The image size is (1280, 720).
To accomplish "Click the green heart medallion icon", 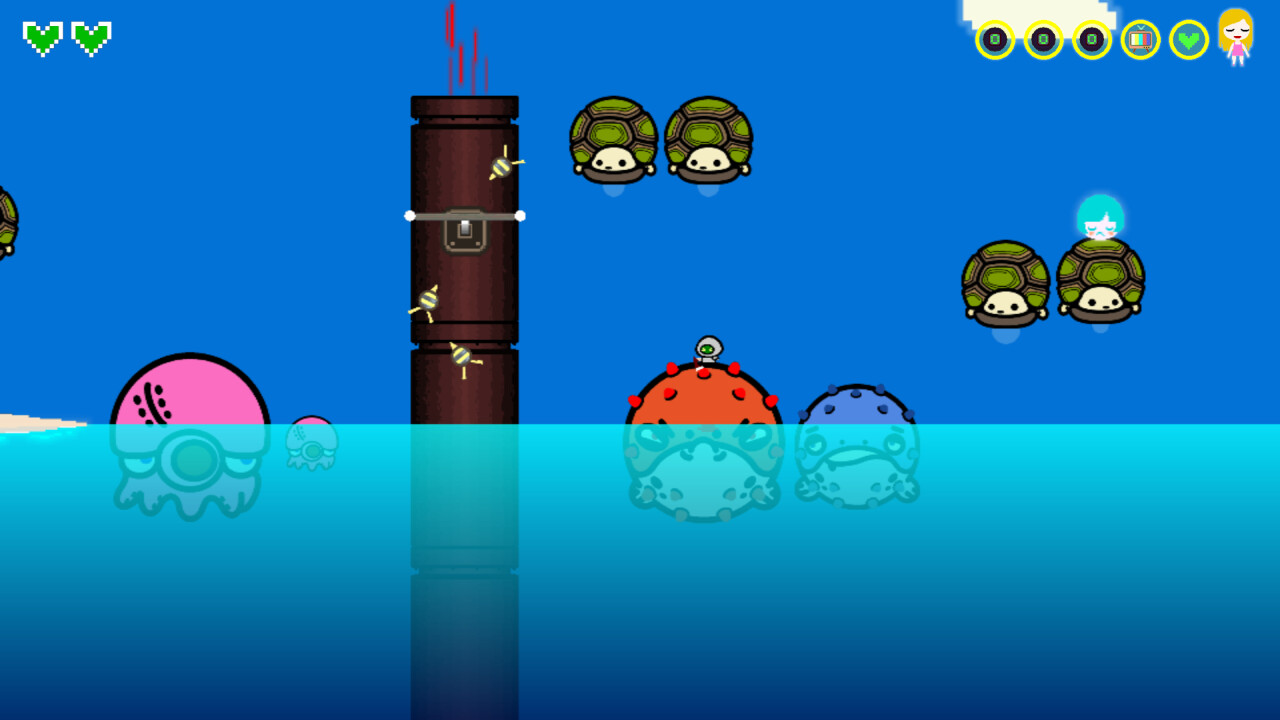I will pyautogui.click(x=1188, y=41).
